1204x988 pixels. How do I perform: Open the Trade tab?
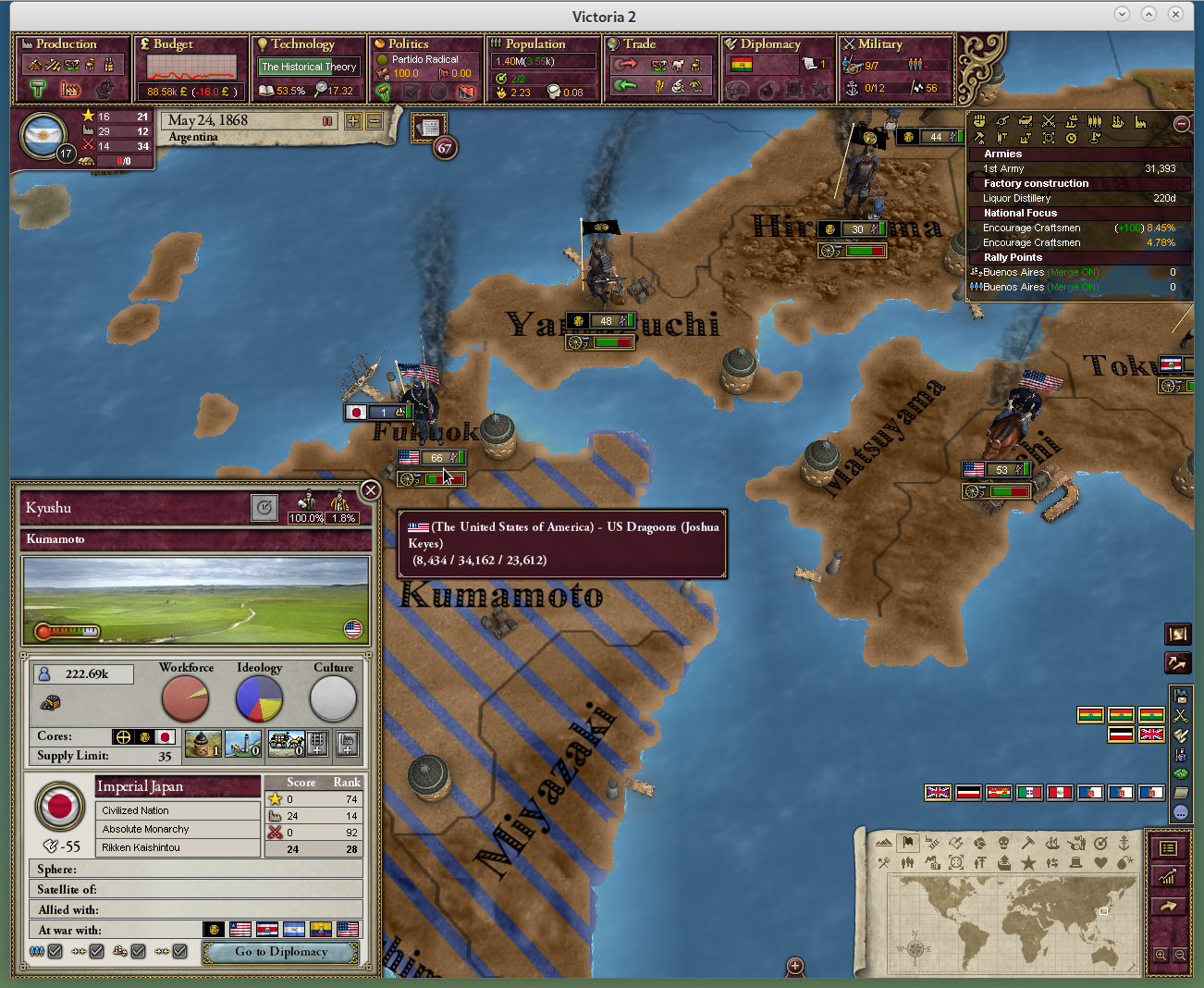pos(639,44)
